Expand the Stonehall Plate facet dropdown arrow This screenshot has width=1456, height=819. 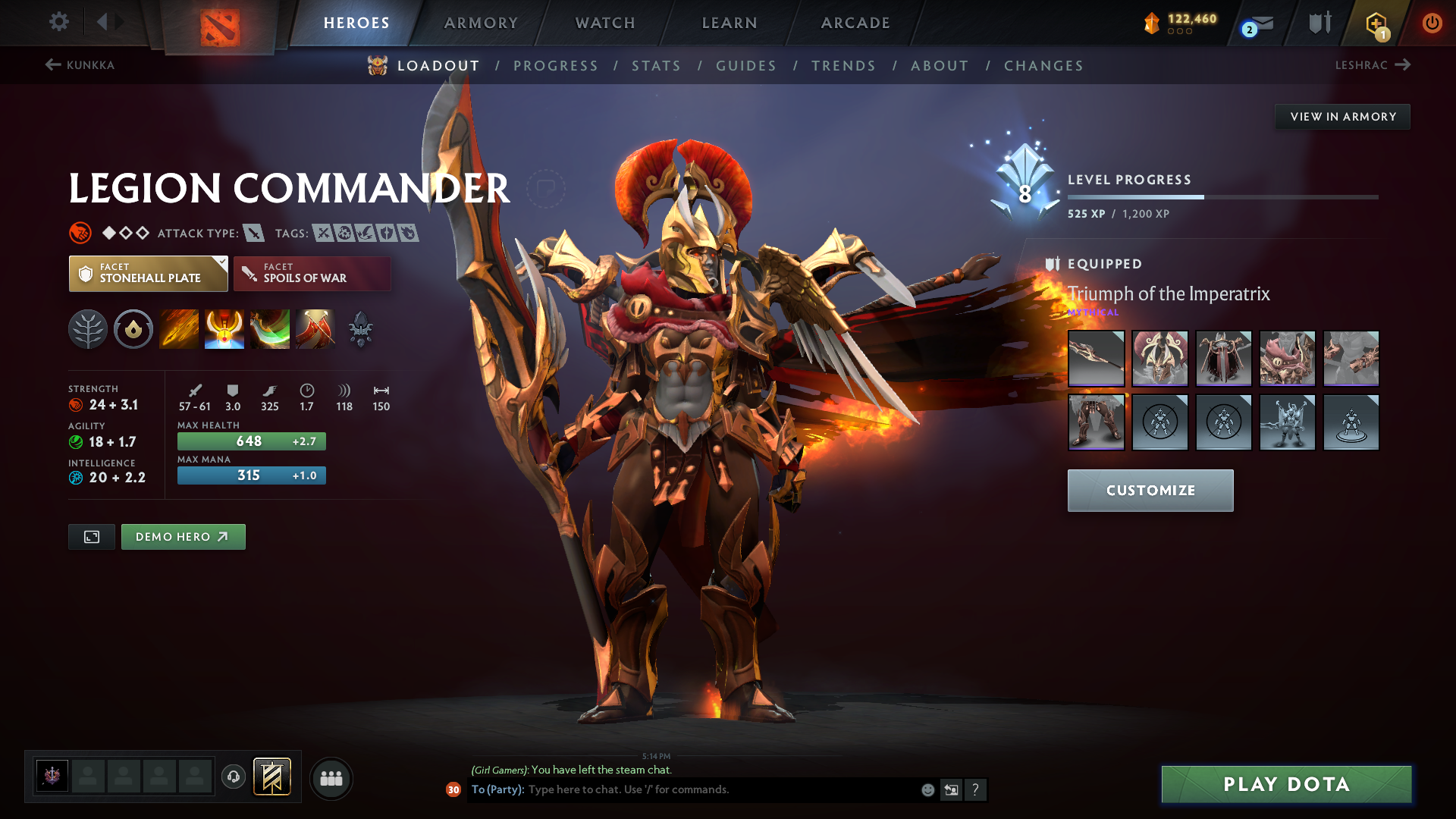click(x=221, y=262)
